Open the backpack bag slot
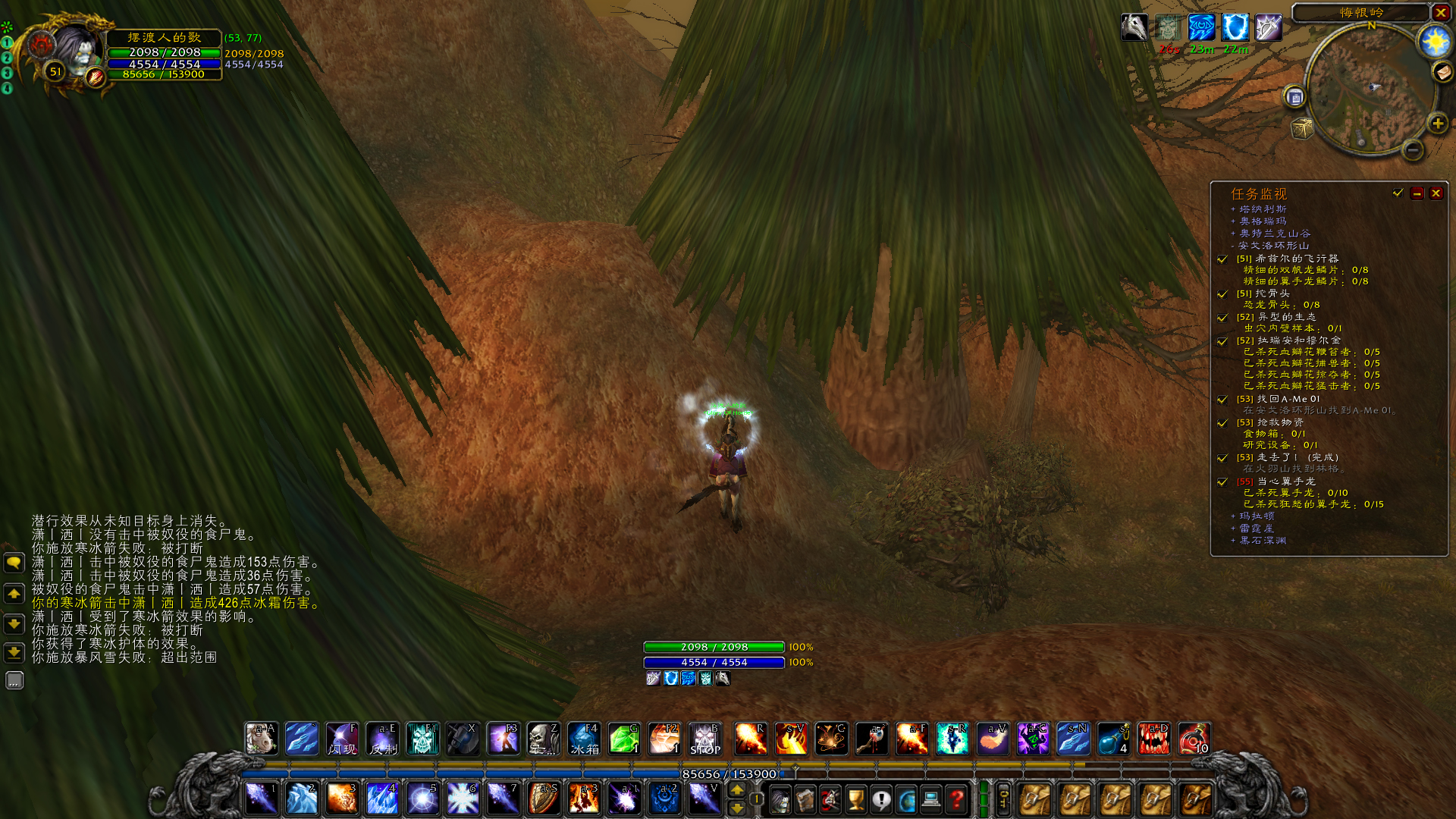The height and width of the screenshot is (819, 1456). pyautogui.click(x=1195, y=800)
